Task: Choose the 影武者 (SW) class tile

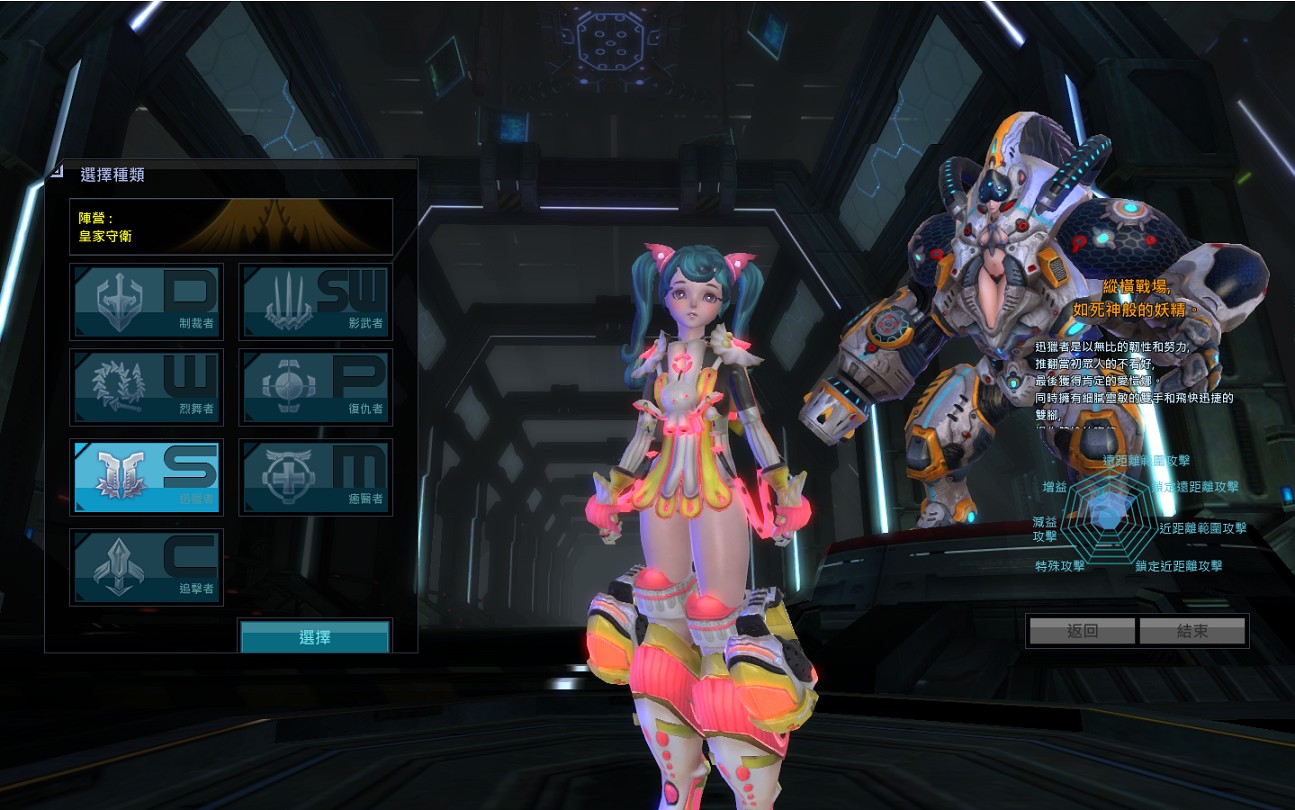Action: (315, 301)
